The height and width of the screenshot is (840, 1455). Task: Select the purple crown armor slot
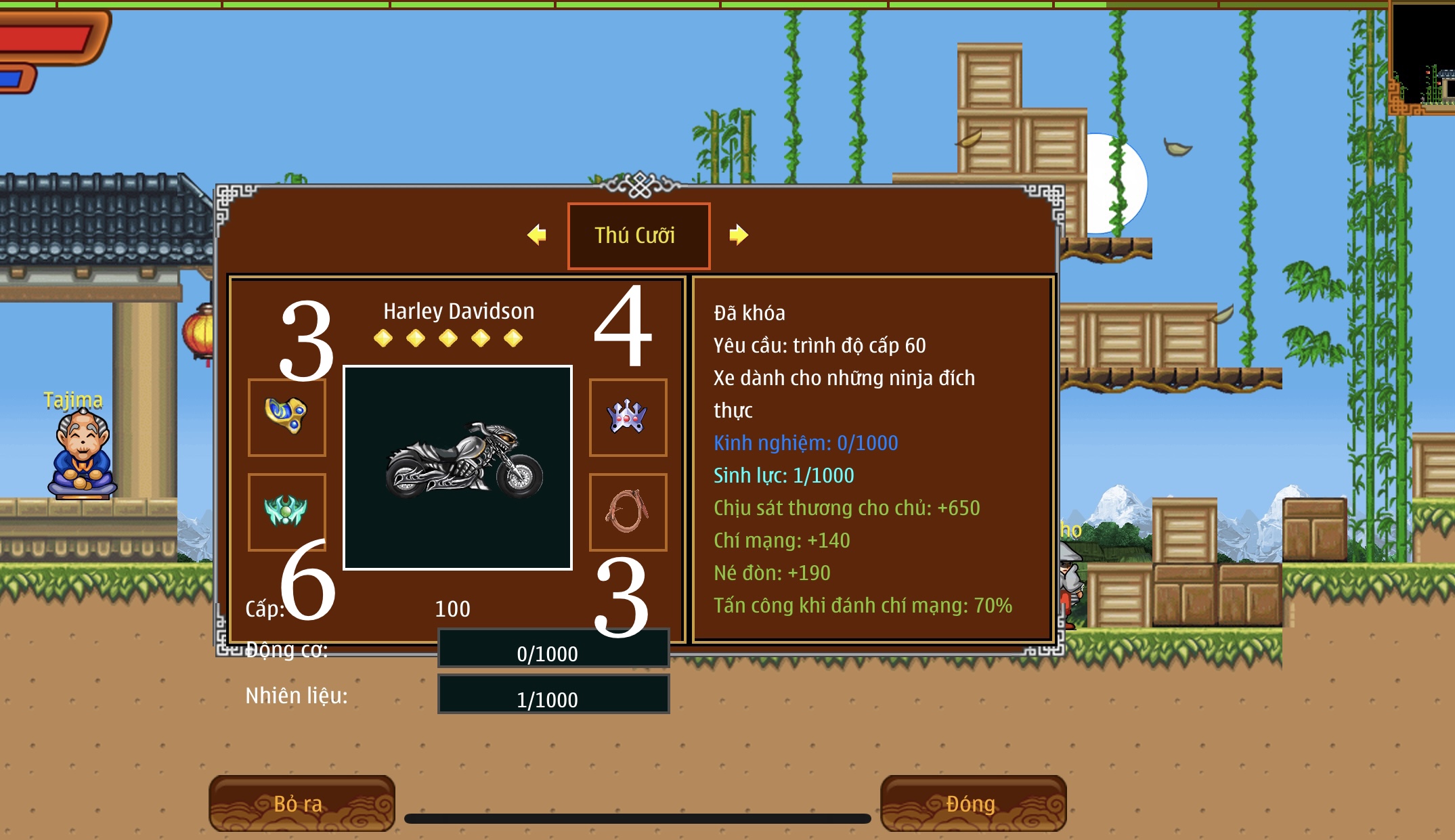628,417
